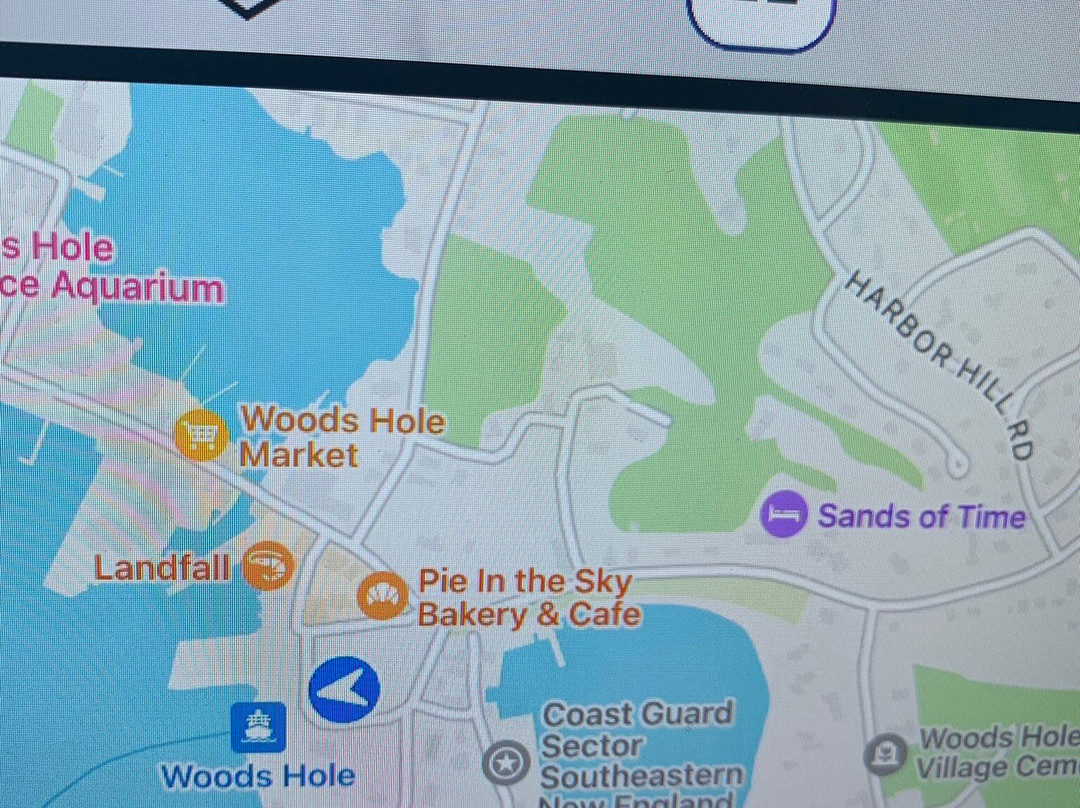
Task: Open the Coast Guard Sector star marker
Action: [x=506, y=763]
